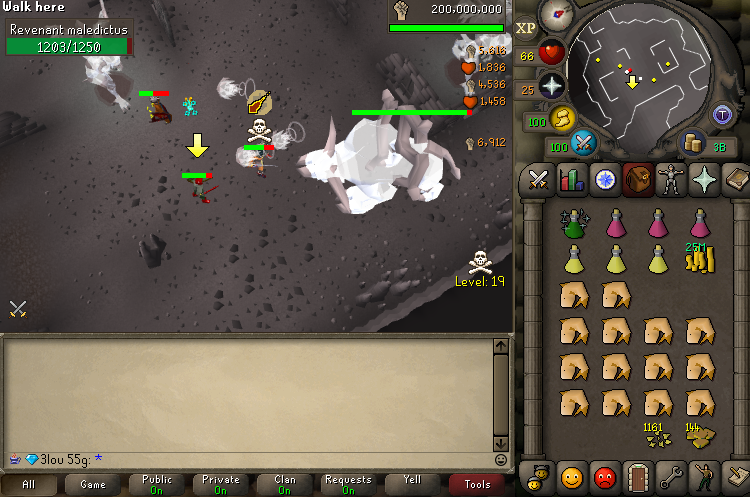The width and height of the screenshot is (750, 497).
Task: Click the special attack orb
Action: click(x=583, y=145)
